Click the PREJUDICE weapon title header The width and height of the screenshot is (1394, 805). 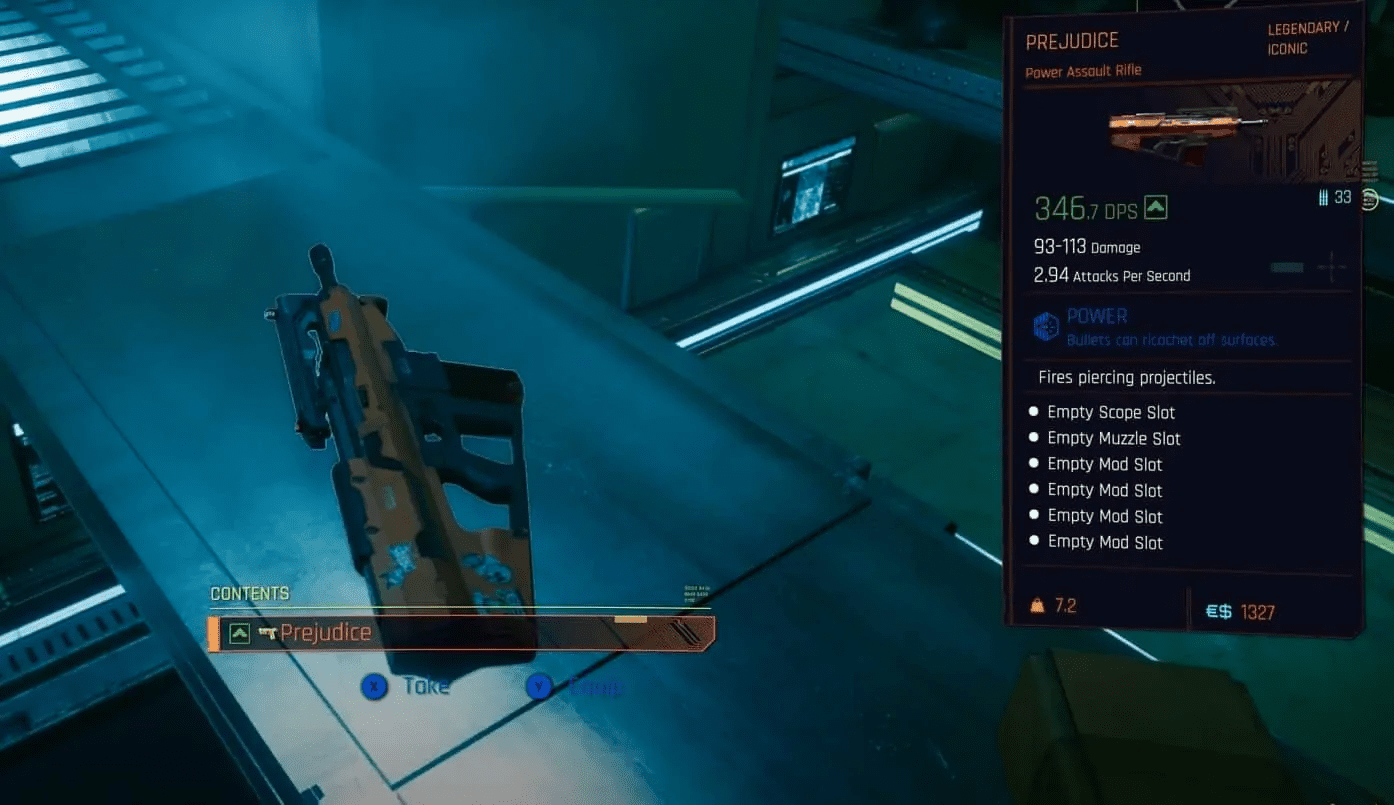(1072, 40)
